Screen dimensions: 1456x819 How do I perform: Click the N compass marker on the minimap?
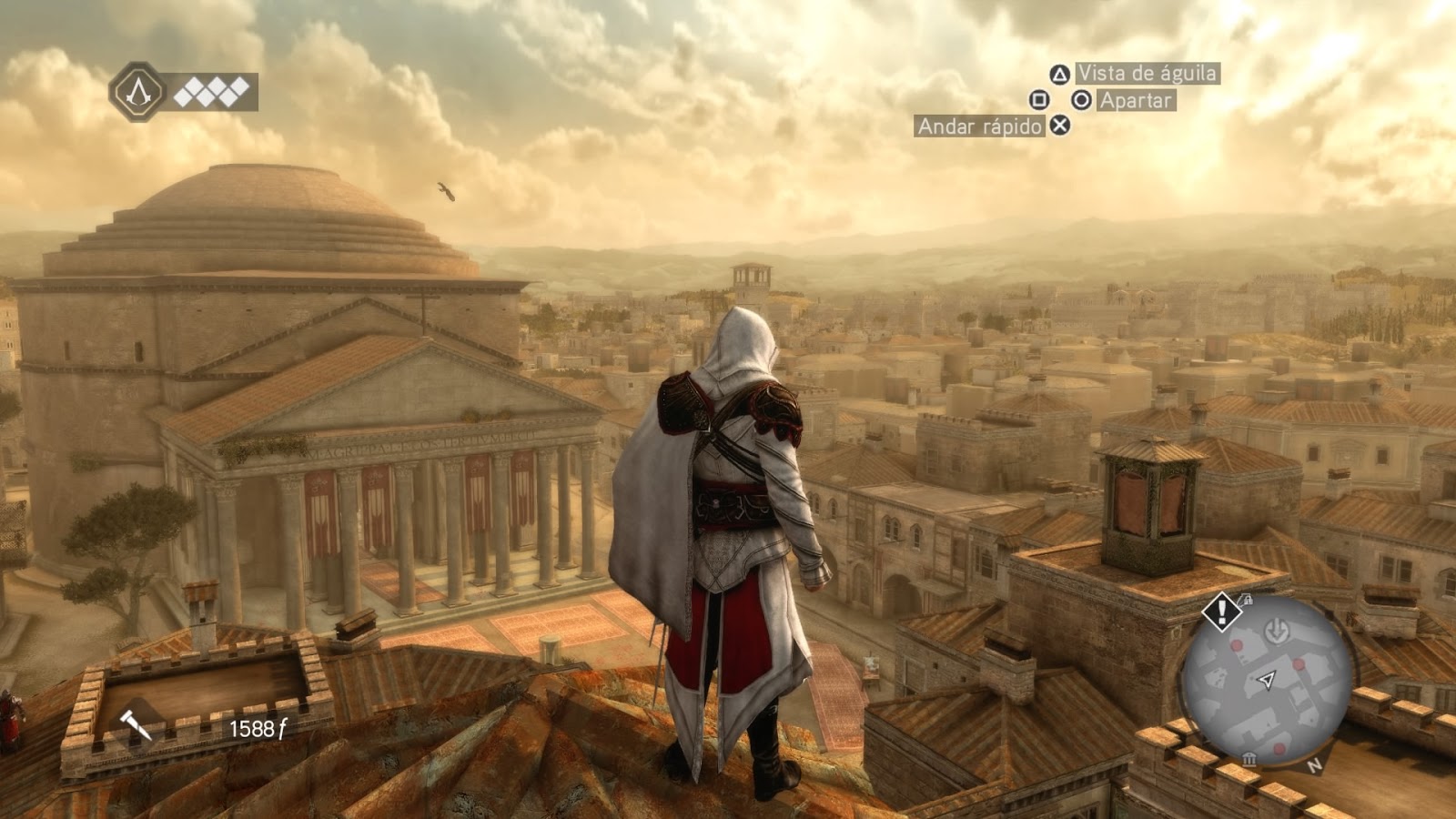point(1314,767)
